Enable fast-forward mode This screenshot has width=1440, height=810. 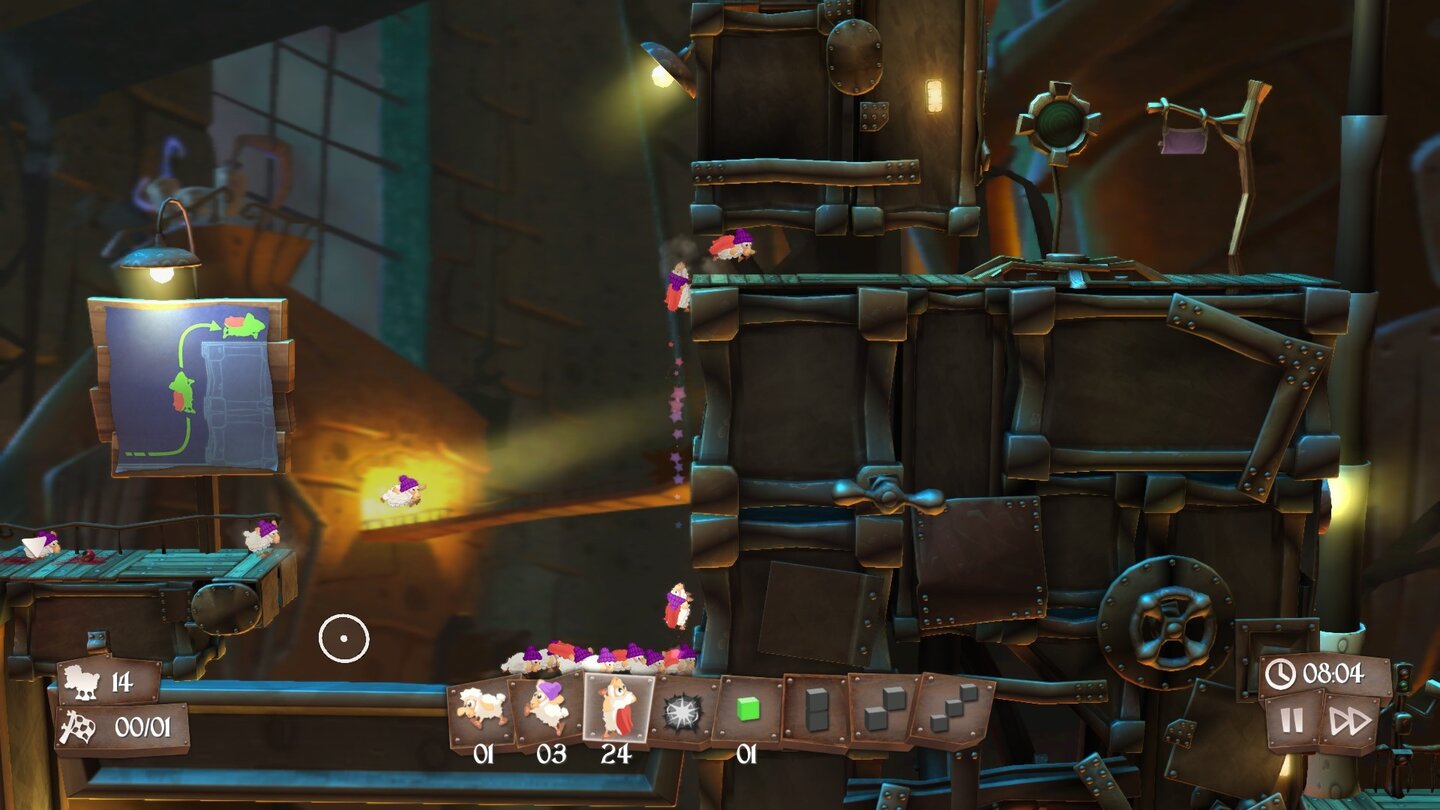tap(1350, 720)
